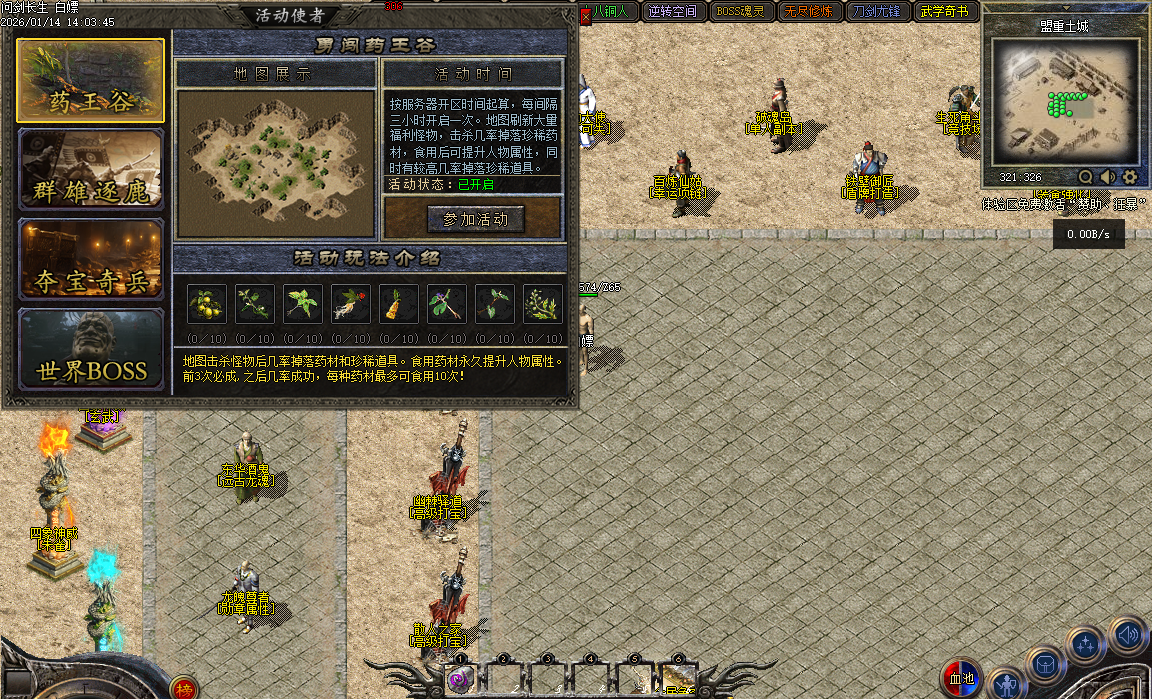Open the BOSS魂灵 menu button

click(x=739, y=12)
